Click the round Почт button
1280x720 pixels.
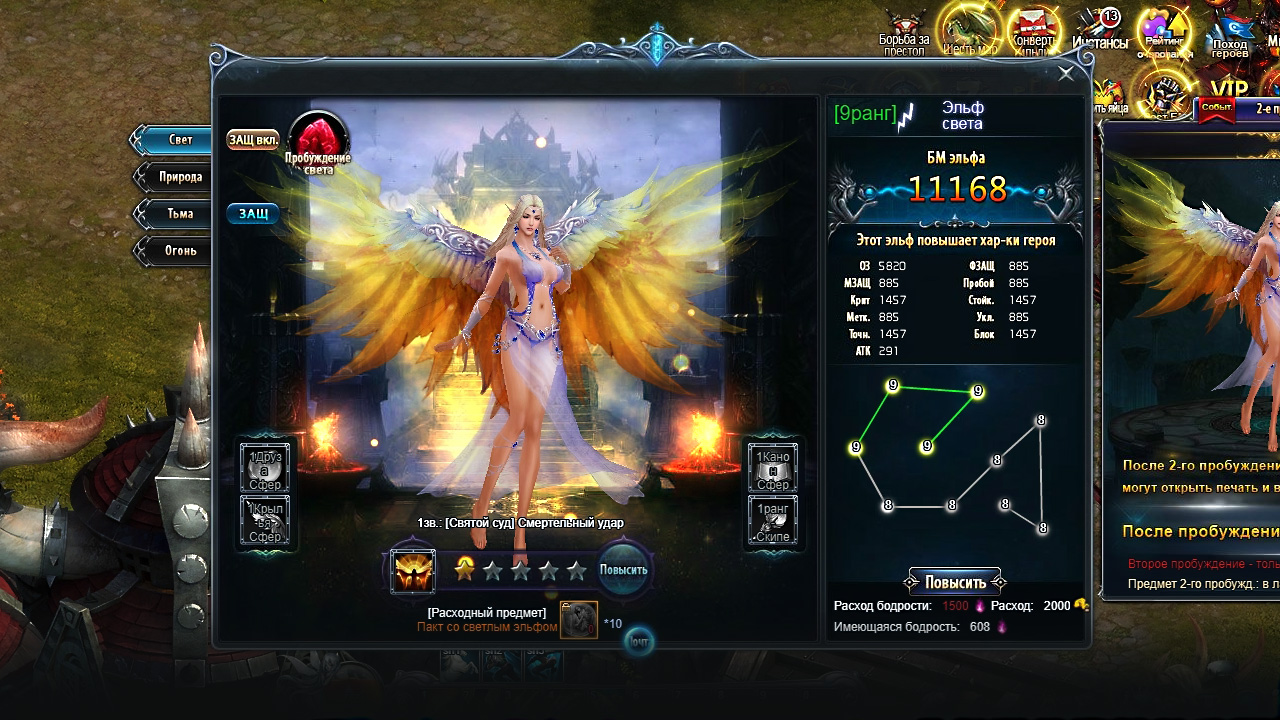coord(638,641)
